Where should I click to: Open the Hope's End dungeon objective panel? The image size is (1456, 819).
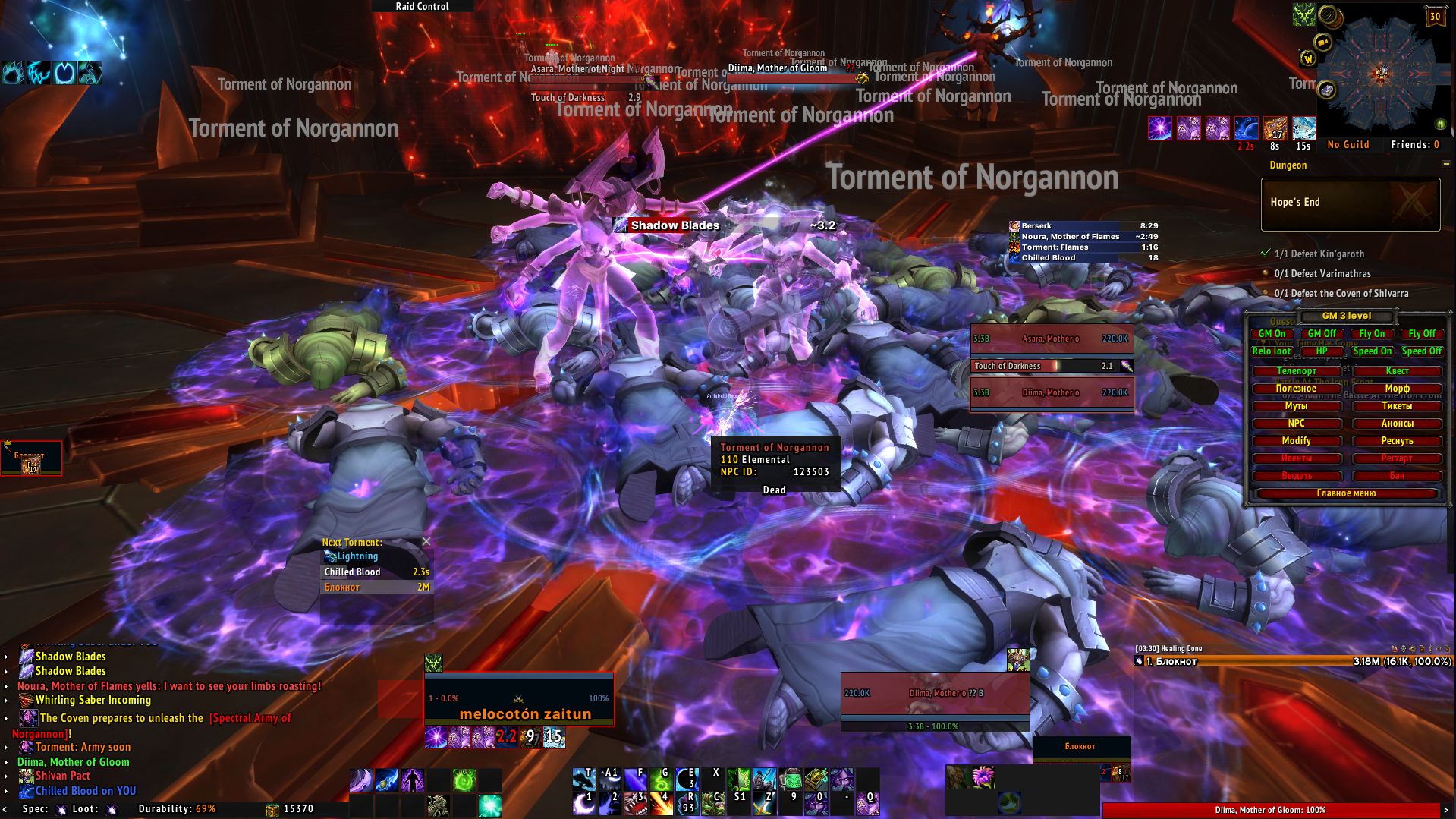click(x=1350, y=204)
